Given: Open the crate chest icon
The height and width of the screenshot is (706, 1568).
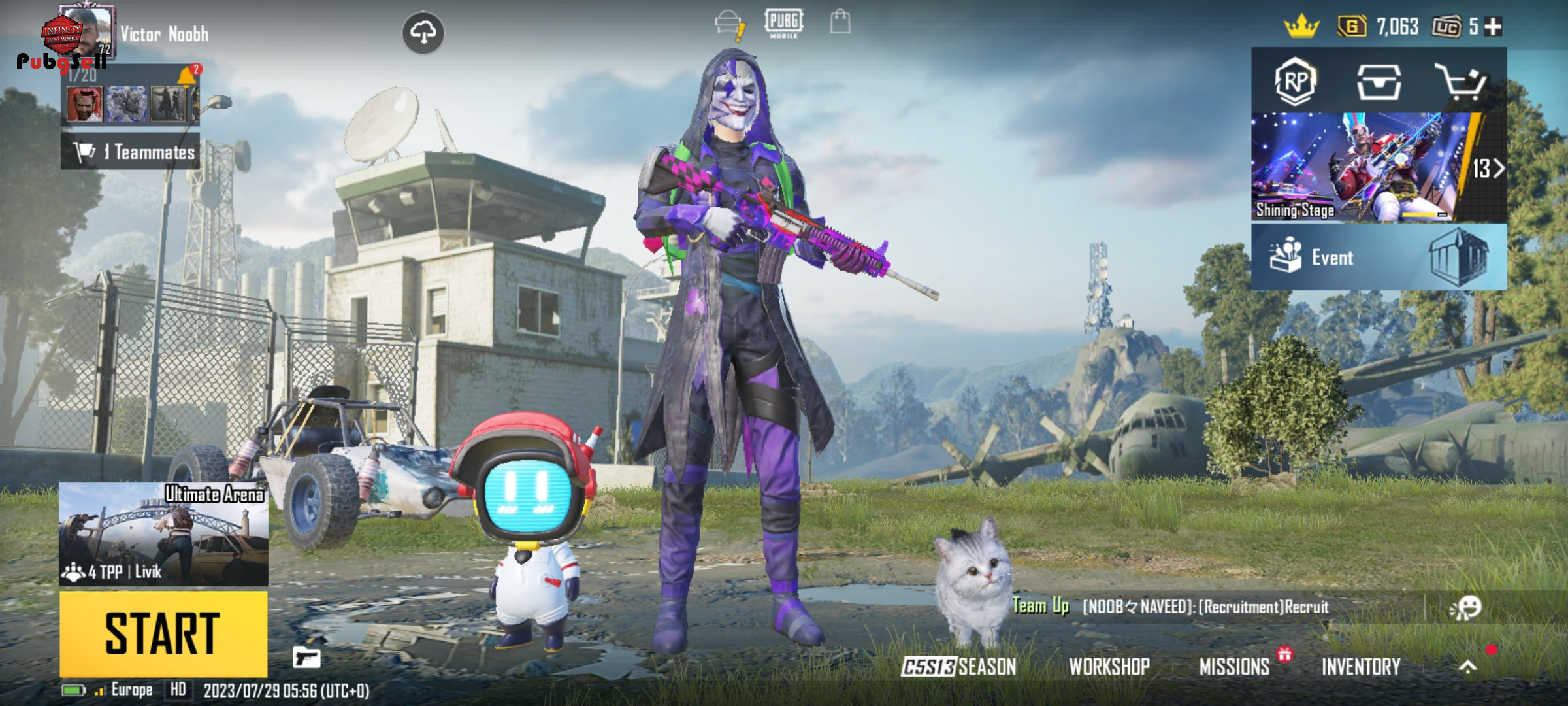Looking at the screenshot, I should pos(1379,82).
